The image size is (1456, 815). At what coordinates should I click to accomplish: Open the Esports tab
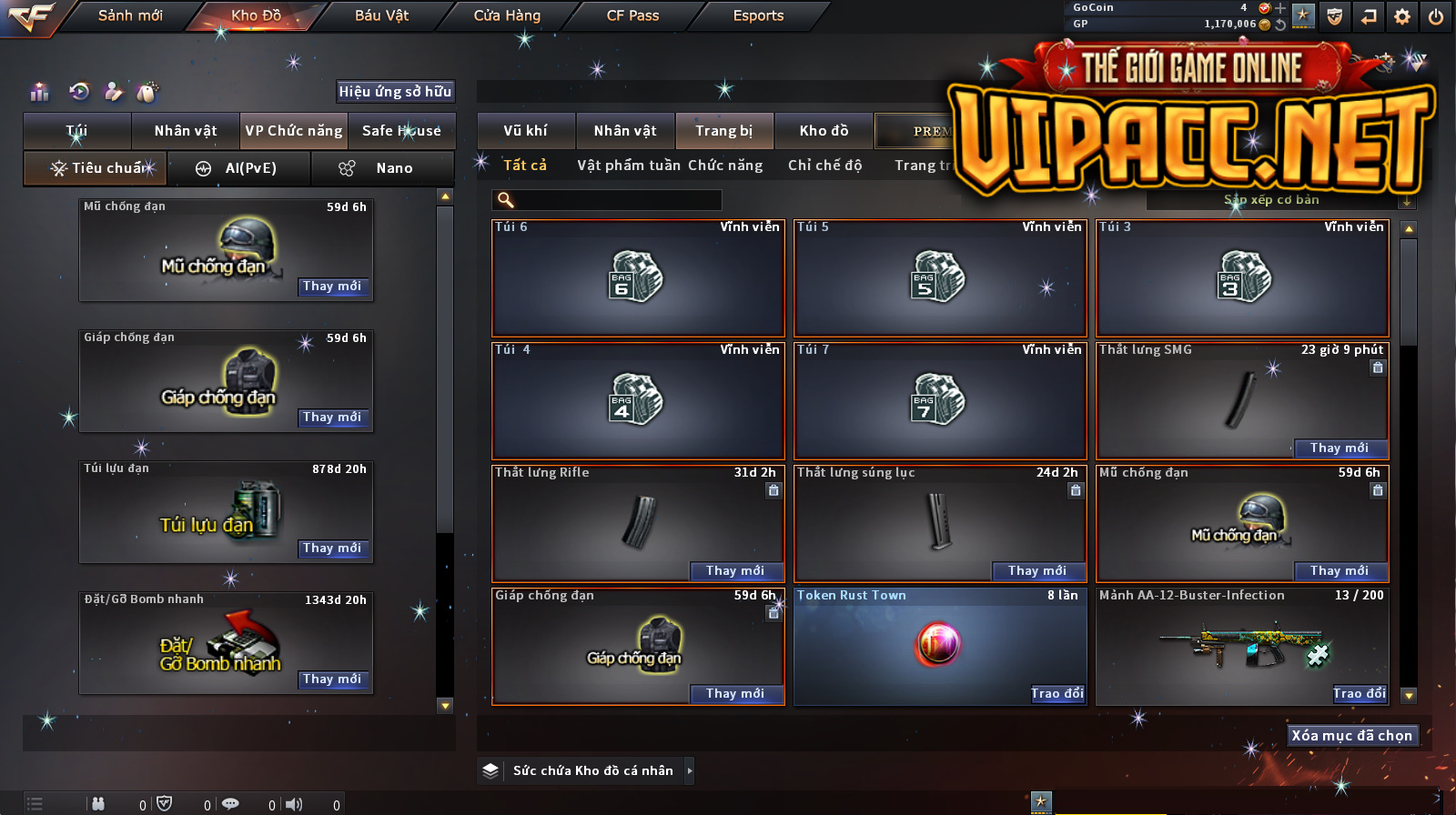758,15
